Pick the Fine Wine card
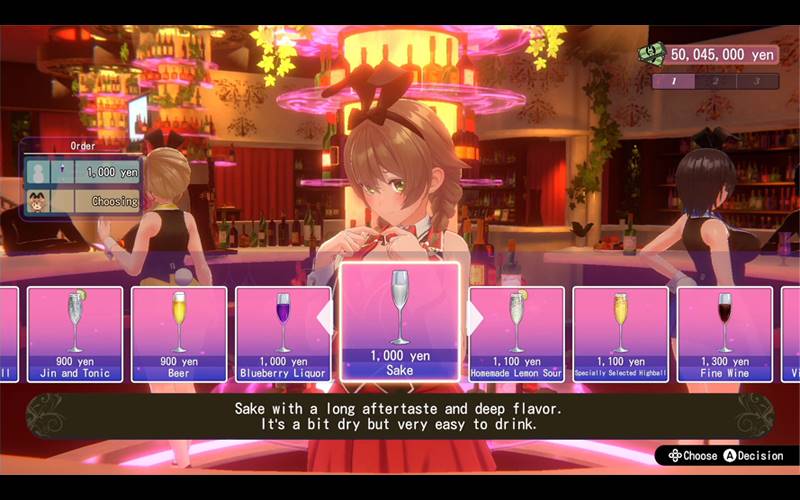 tap(725, 334)
